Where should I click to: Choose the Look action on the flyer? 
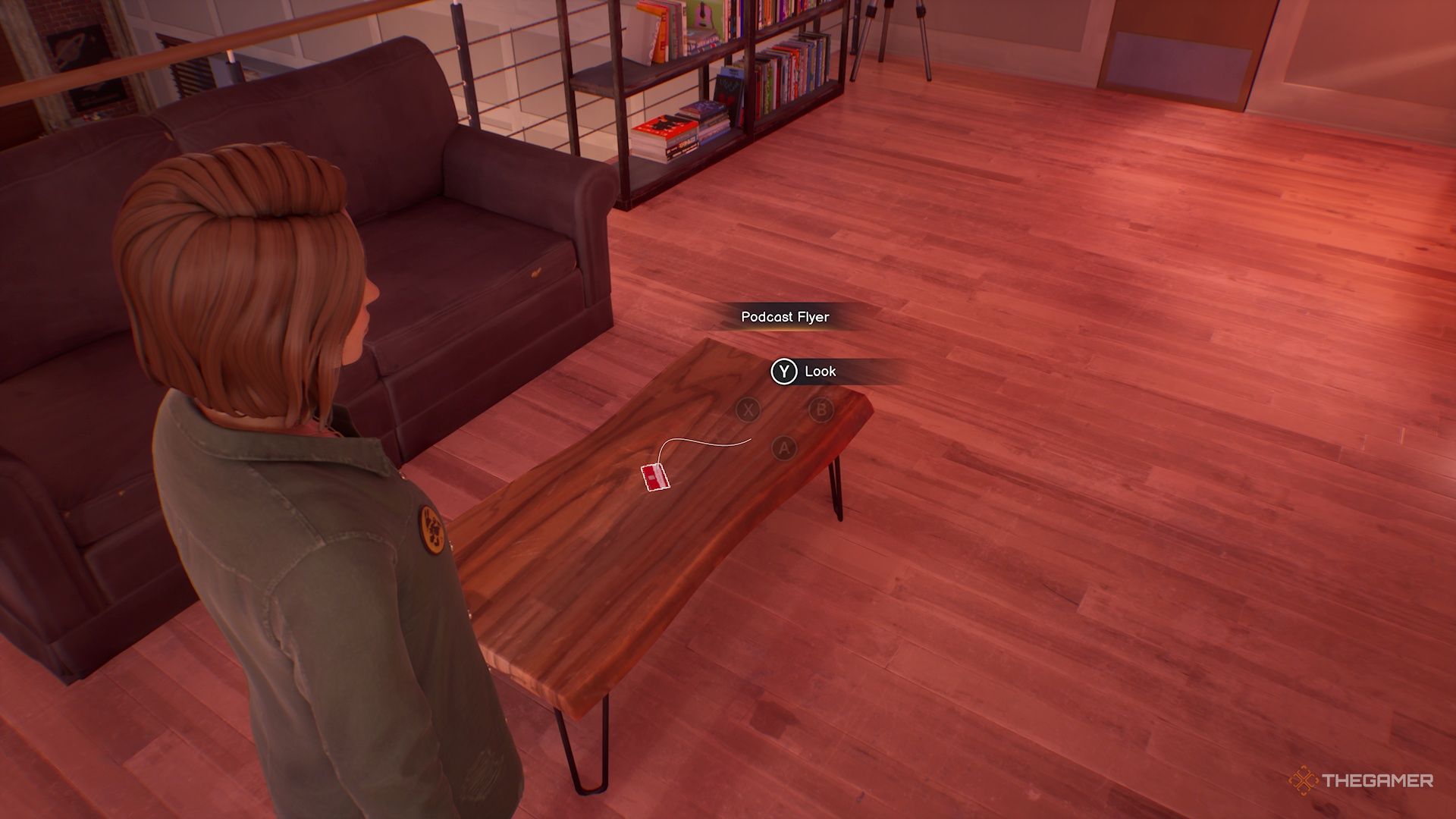click(804, 372)
